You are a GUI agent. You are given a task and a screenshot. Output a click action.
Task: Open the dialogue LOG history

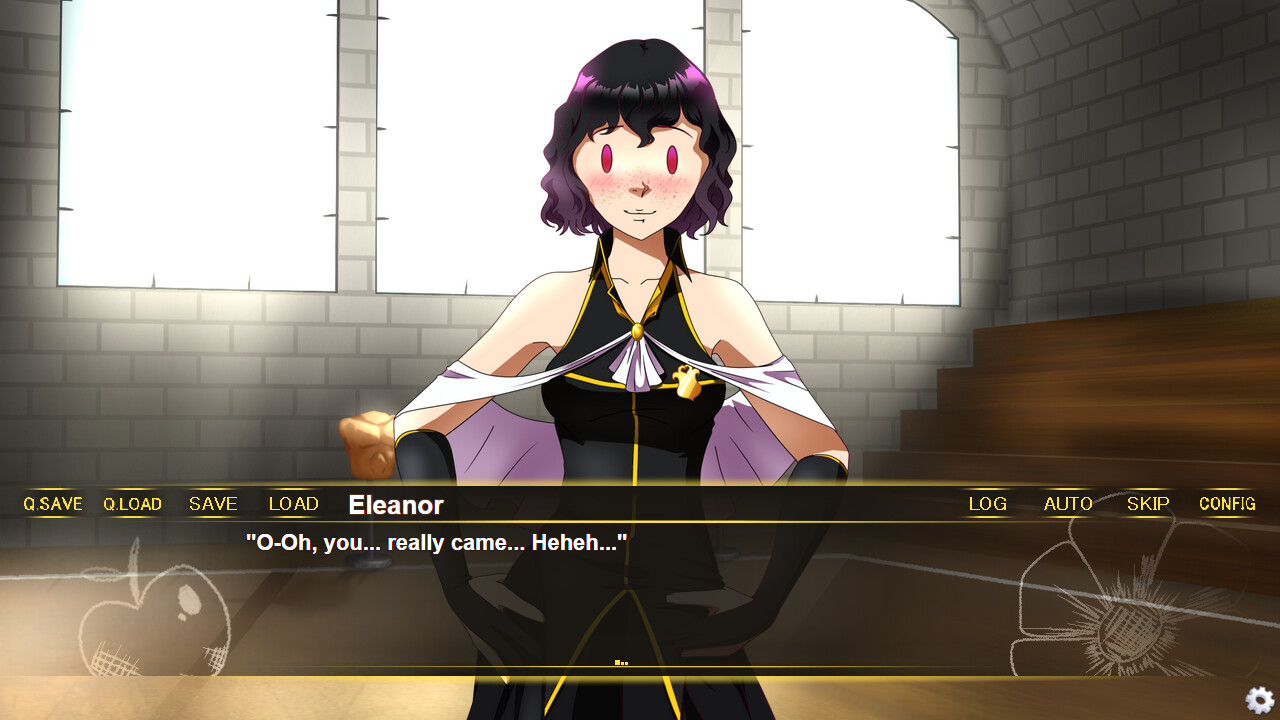click(987, 504)
